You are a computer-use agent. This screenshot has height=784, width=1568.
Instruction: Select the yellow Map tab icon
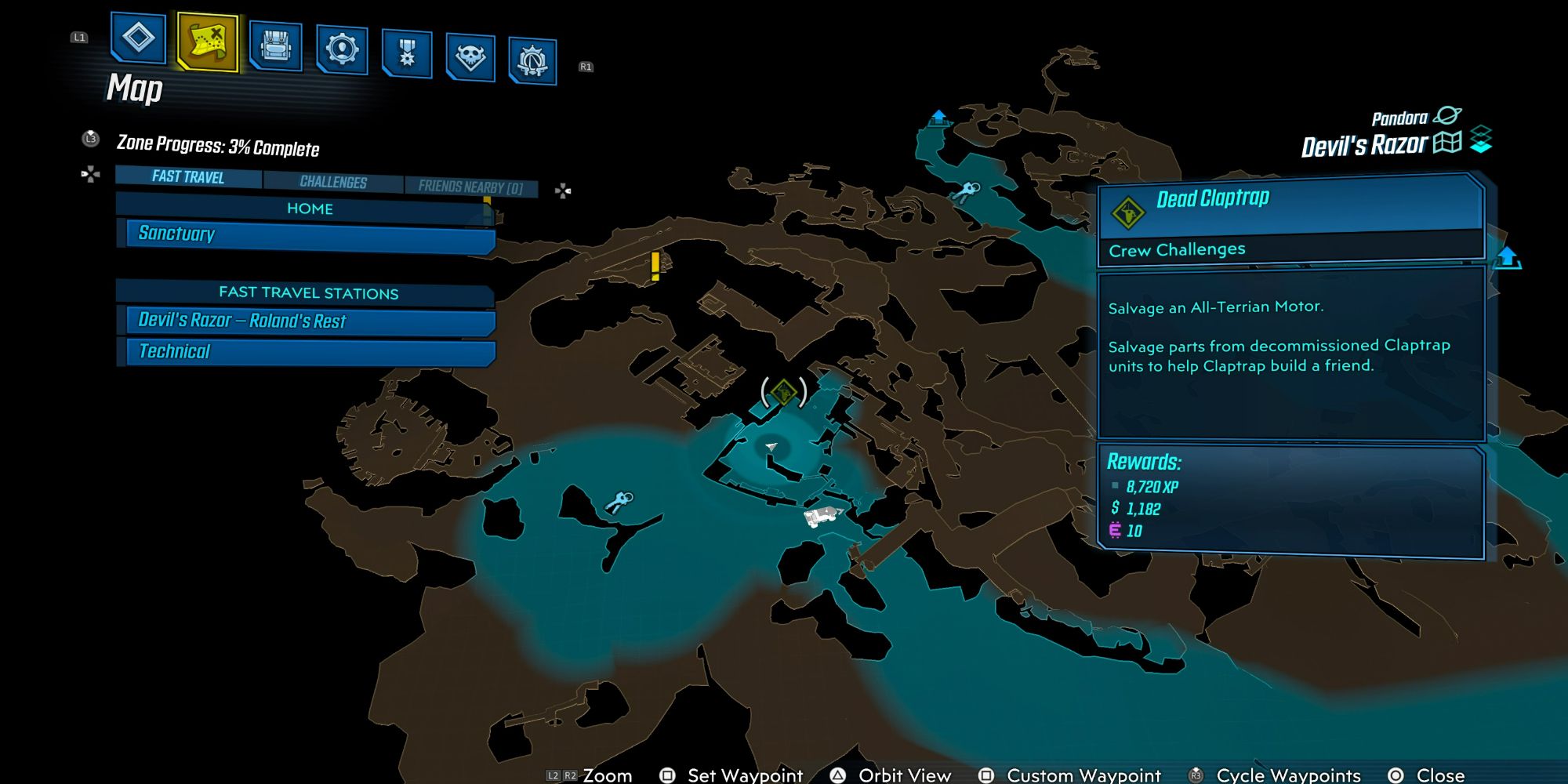pyautogui.click(x=208, y=41)
